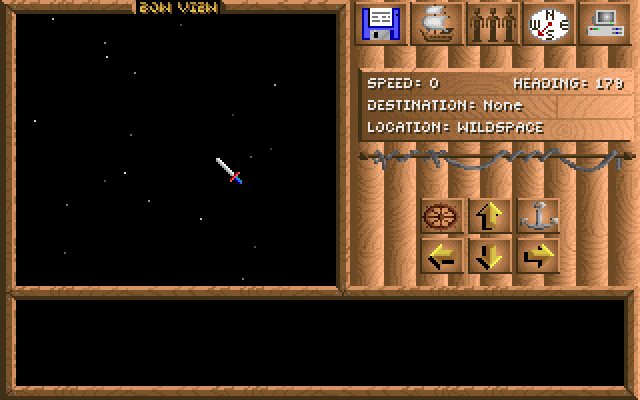
Task: Click the yellow down arrow button
Action: pyautogui.click(x=490, y=256)
